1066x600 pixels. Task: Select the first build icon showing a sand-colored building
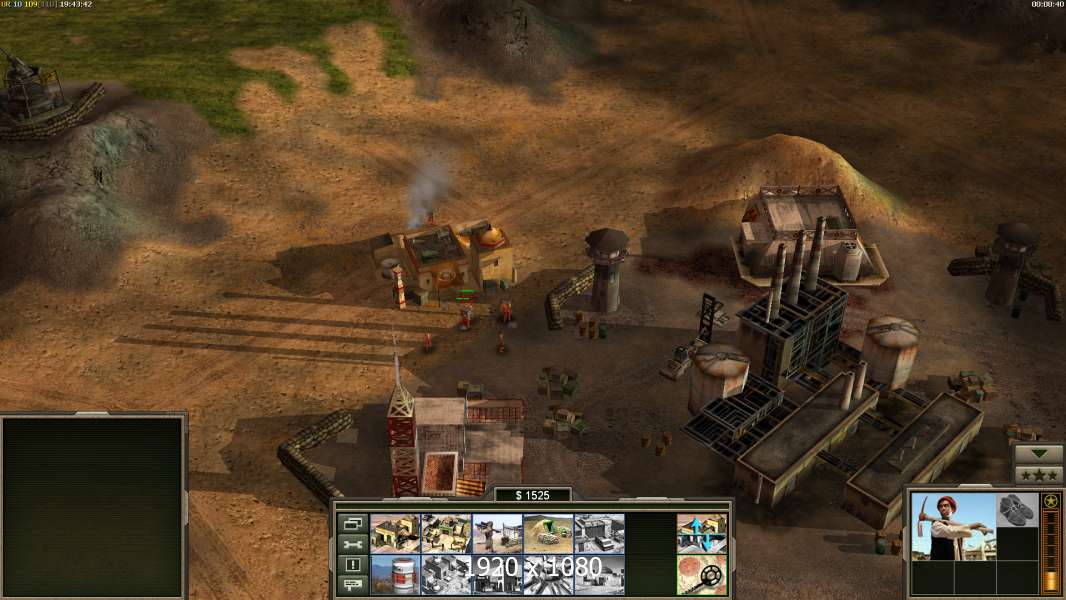(x=395, y=533)
